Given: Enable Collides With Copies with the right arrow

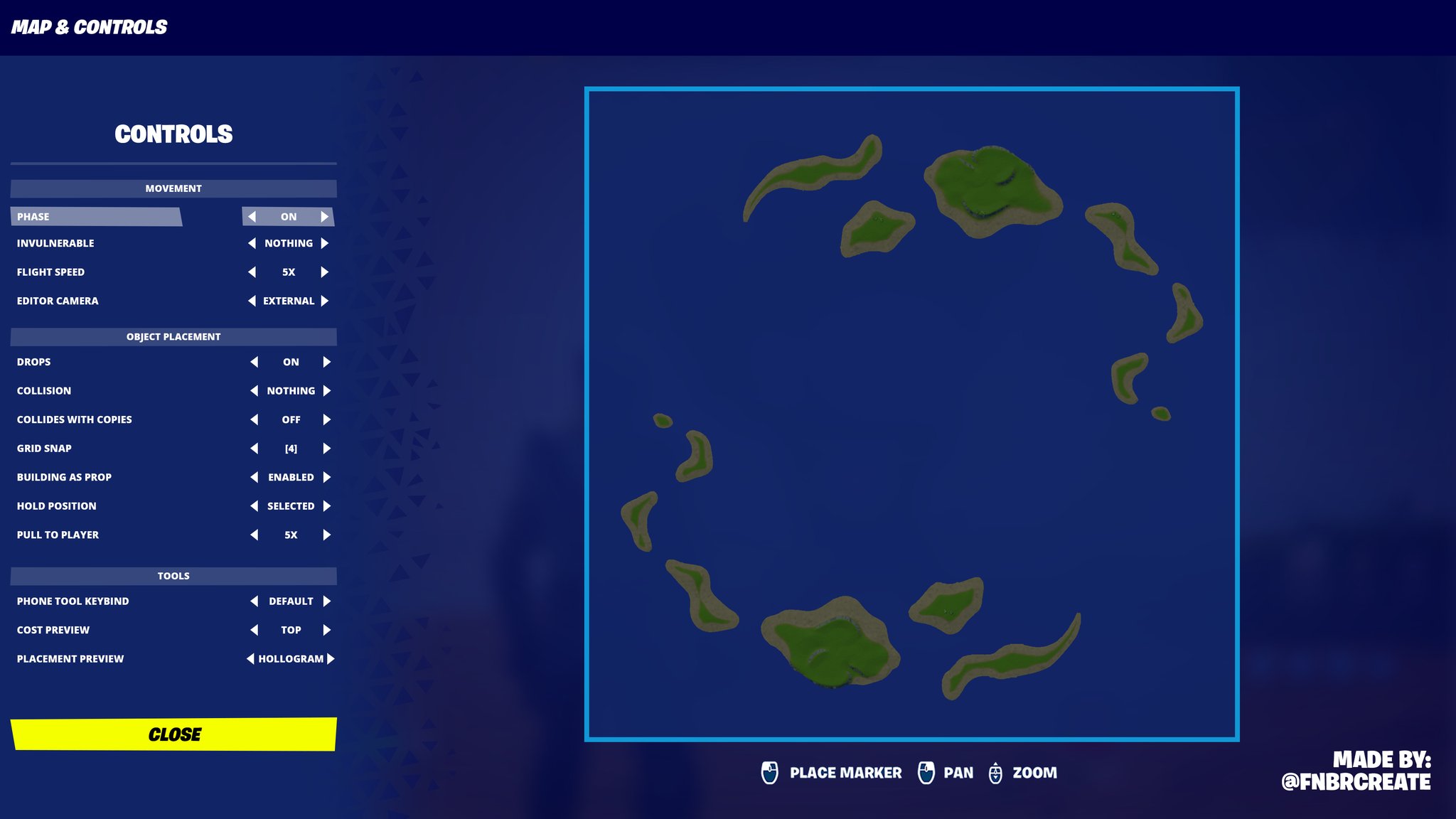Looking at the screenshot, I should [x=328, y=419].
